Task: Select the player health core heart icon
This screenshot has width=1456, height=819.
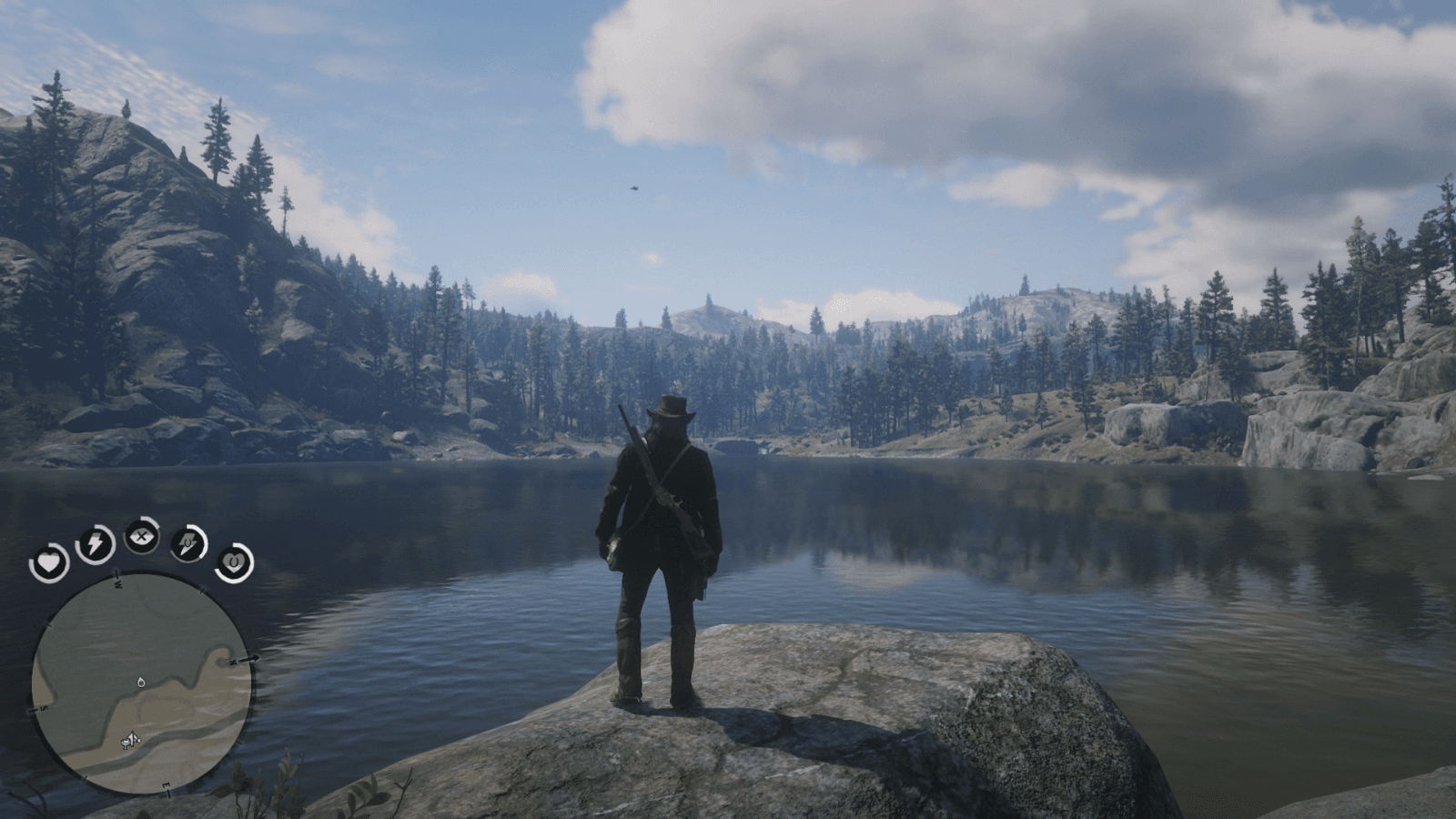Action: tap(50, 561)
